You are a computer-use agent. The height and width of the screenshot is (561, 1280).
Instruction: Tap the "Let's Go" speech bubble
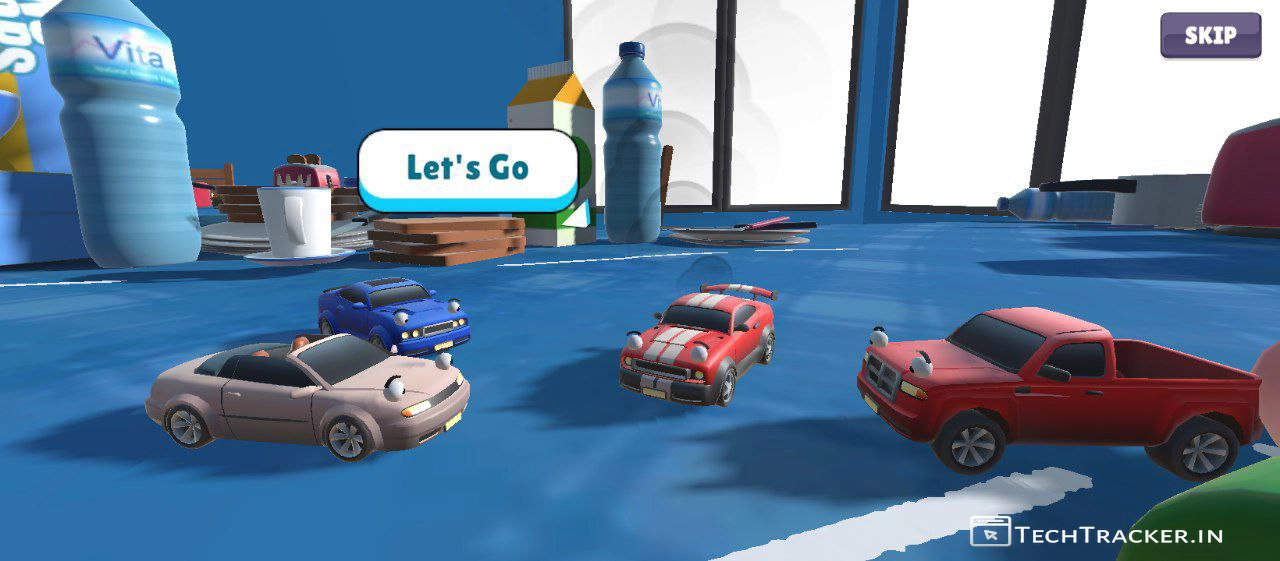(x=468, y=169)
